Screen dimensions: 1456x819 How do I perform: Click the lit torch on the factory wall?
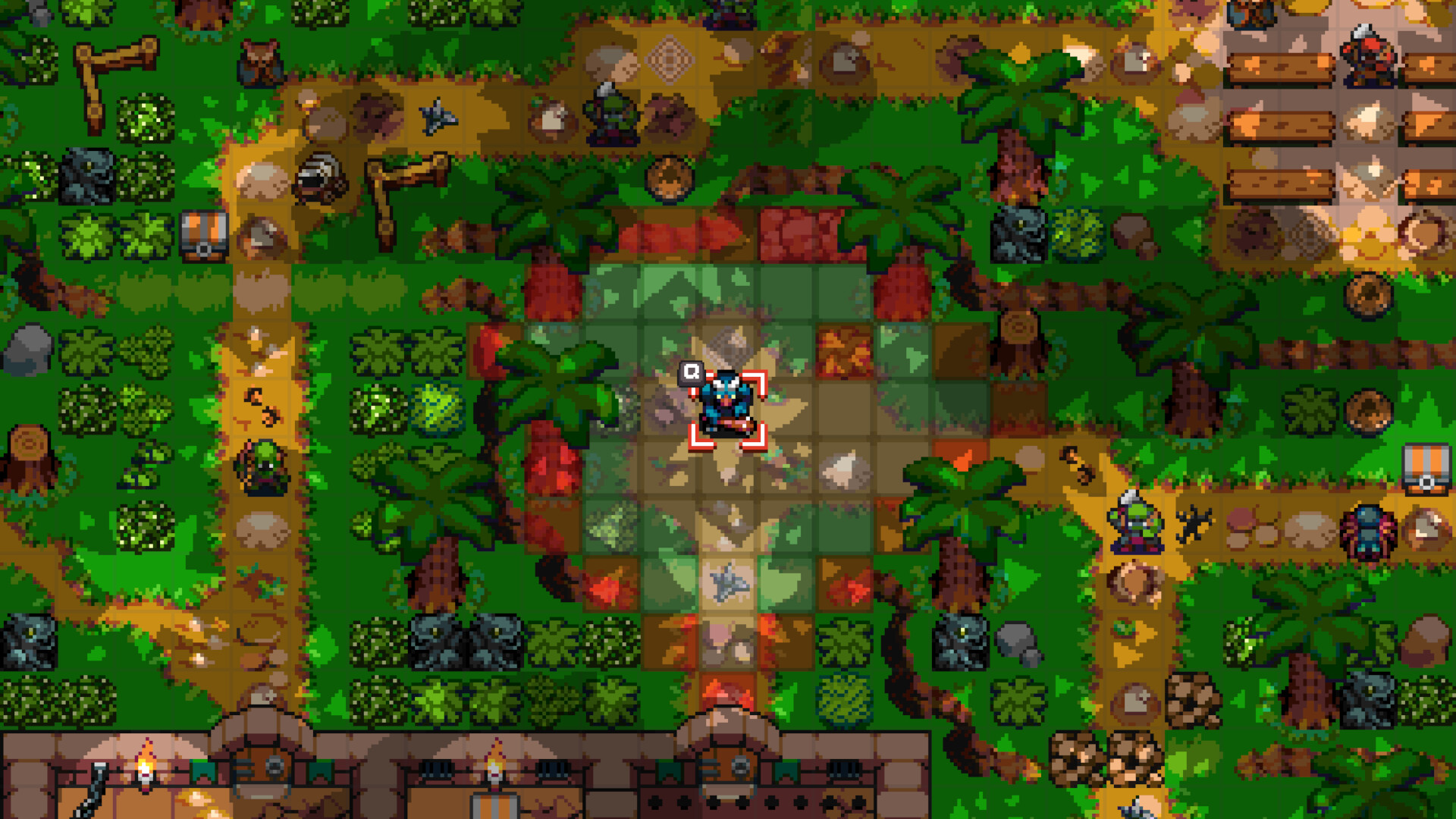point(147,767)
